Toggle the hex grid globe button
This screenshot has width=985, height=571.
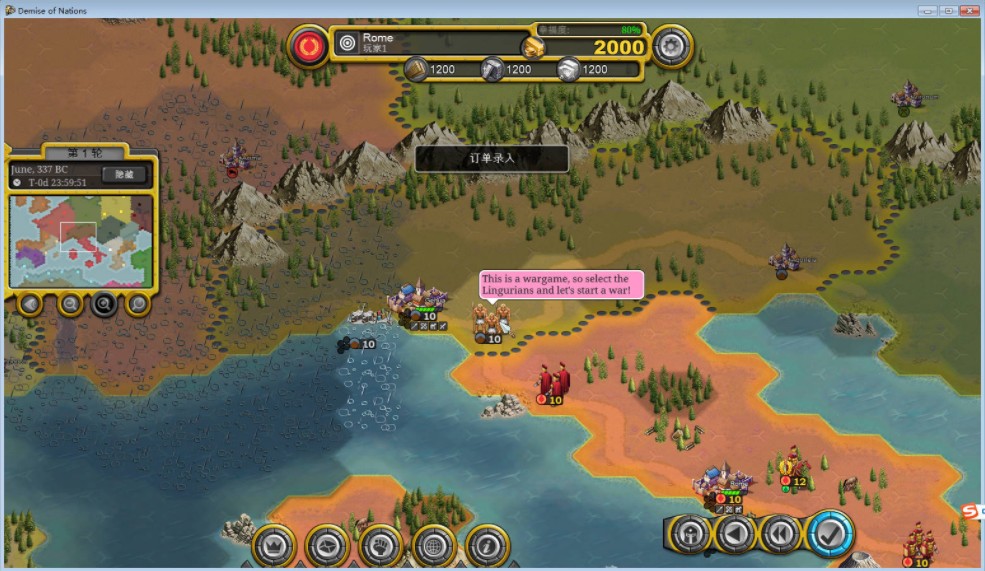pyautogui.click(x=434, y=545)
